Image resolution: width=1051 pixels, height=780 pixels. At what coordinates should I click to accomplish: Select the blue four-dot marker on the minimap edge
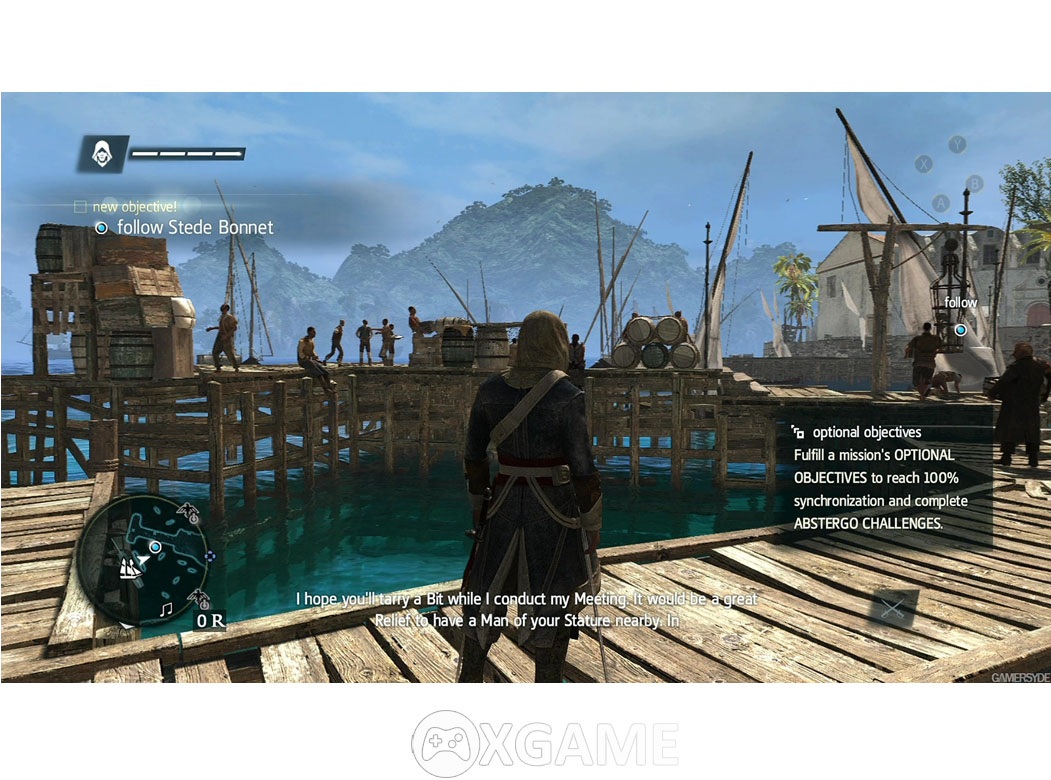[209, 557]
